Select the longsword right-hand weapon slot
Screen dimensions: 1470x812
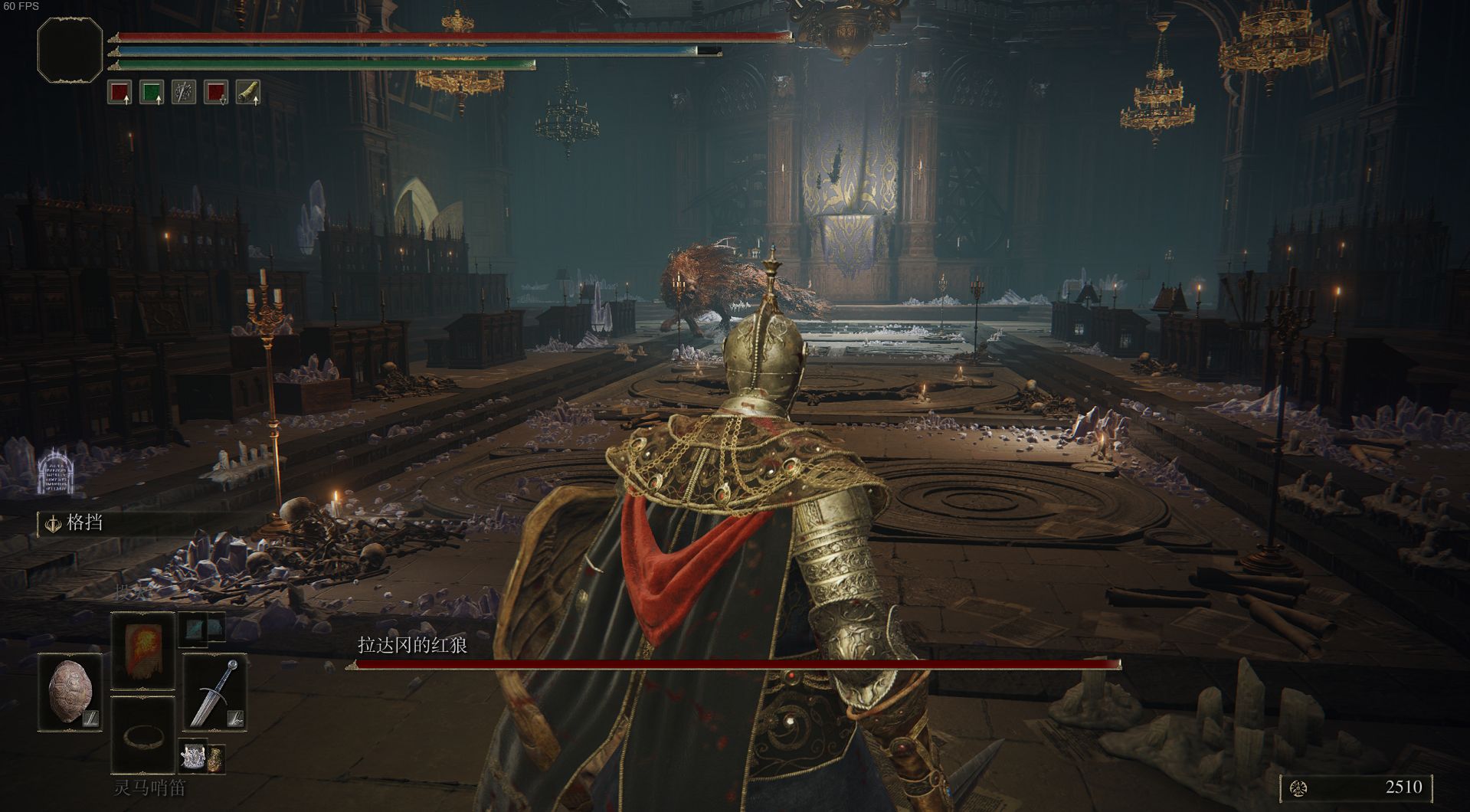coord(215,692)
